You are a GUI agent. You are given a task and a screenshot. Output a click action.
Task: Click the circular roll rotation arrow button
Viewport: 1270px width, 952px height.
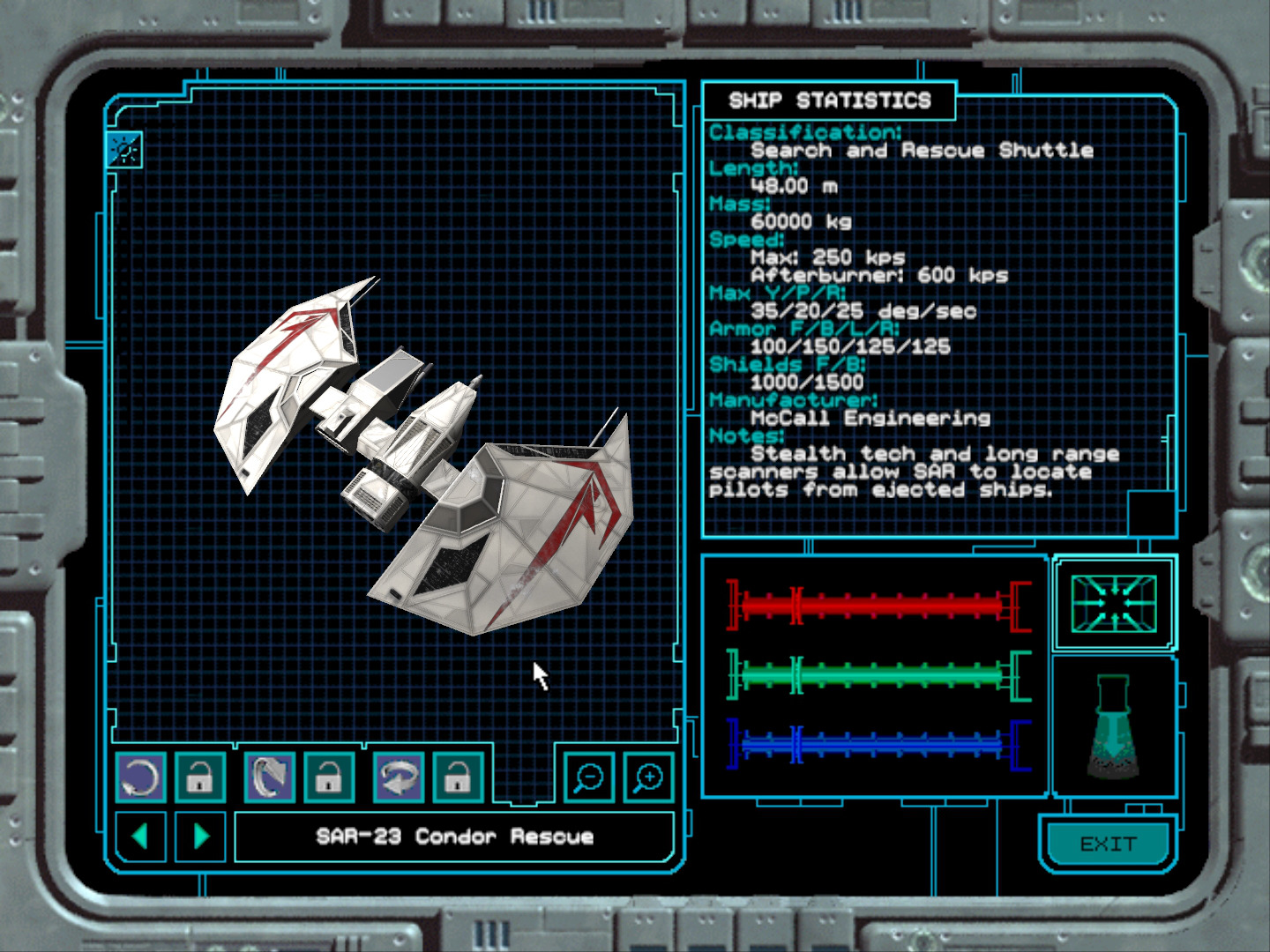click(x=140, y=777)
